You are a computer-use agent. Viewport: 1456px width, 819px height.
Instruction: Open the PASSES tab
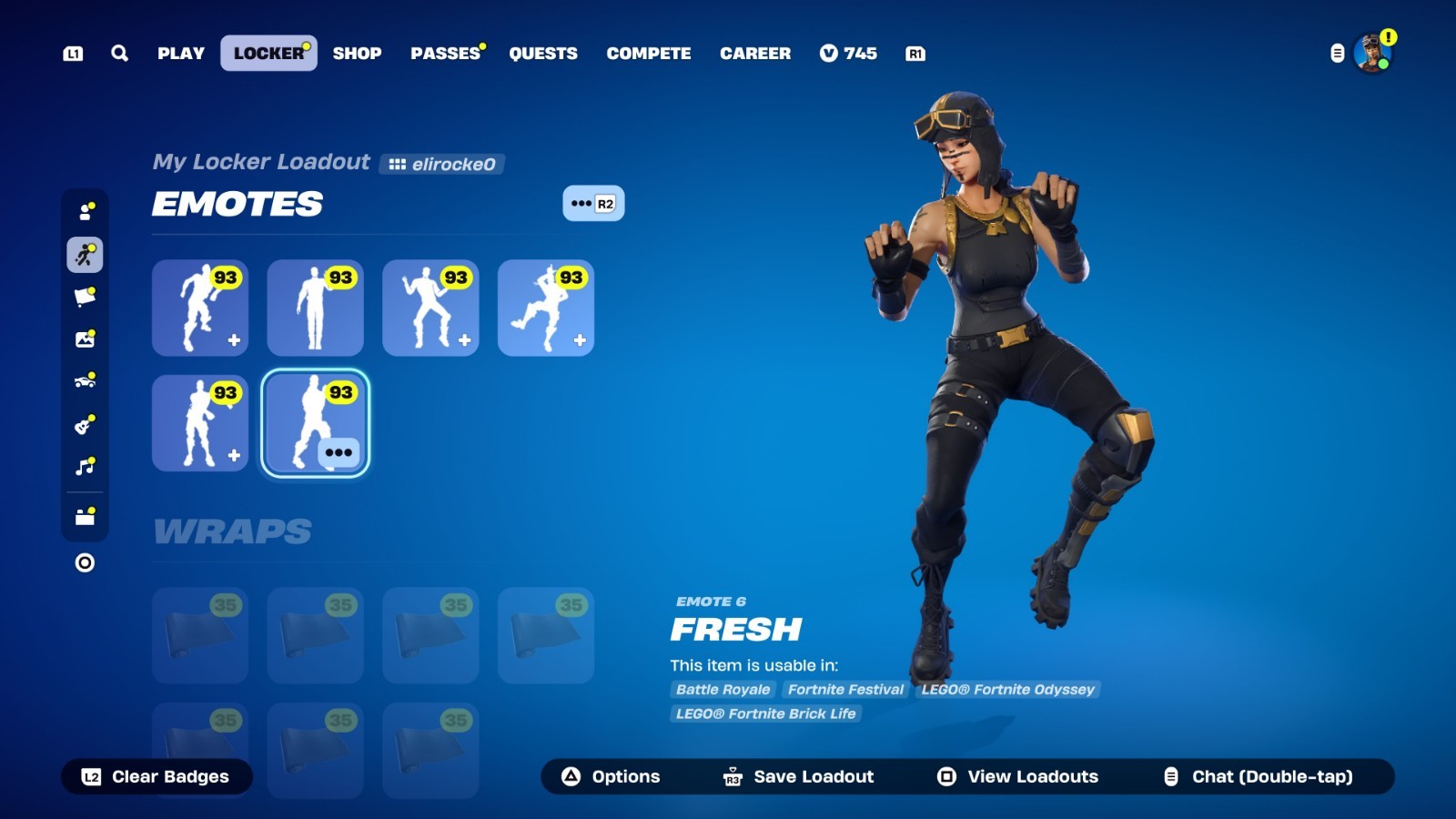pyautogui.click(x=445, y=54)
